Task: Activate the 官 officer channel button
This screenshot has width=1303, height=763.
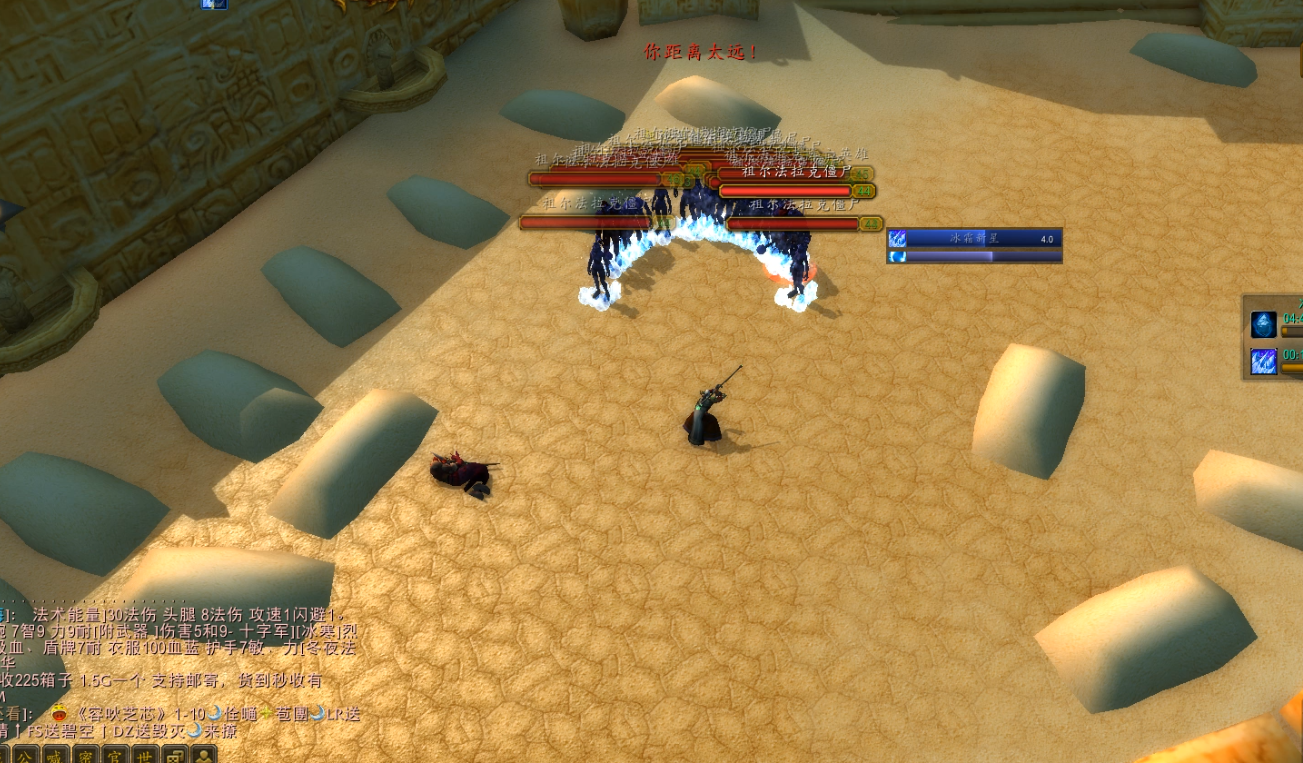Action: click(115, 754)
